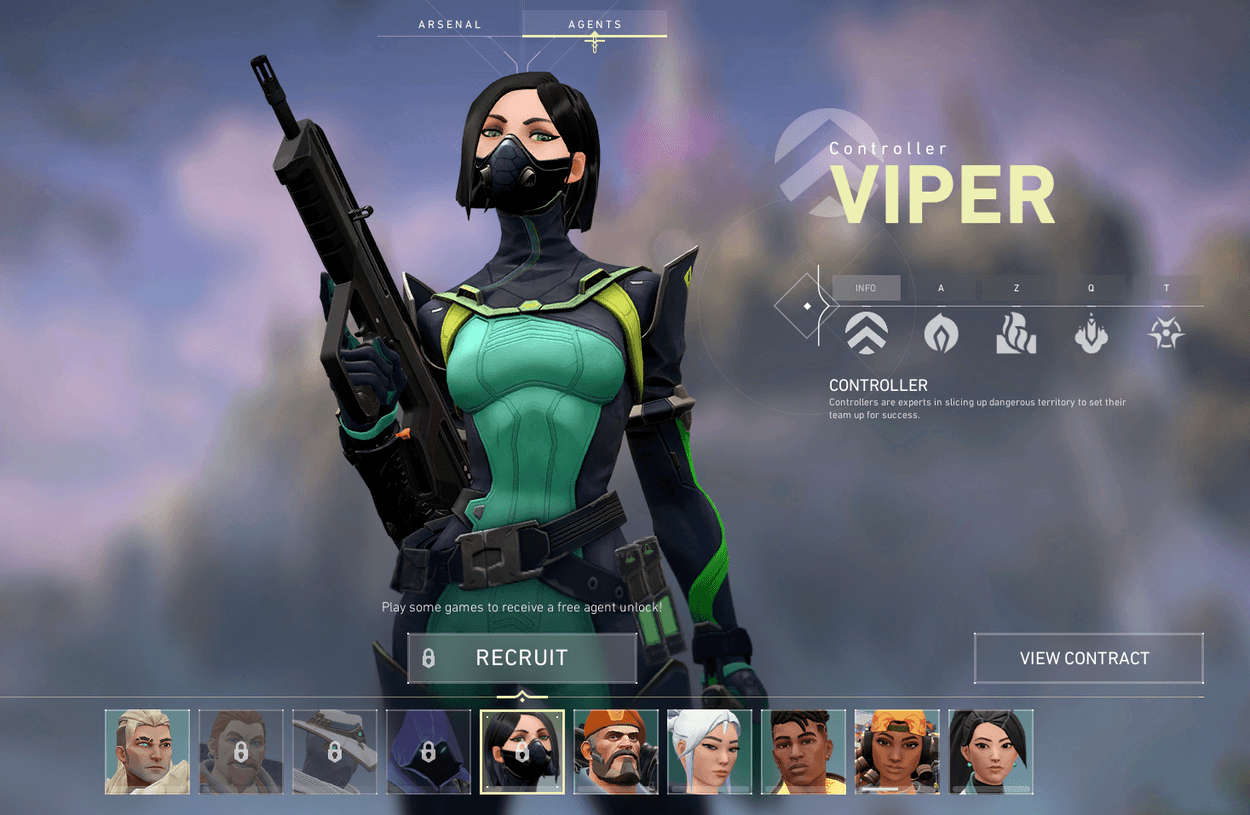The width and height of the screenshot is (1250, 815).
Task: Show Viper's T key ultimate ability
Action: tap(1166, 332)
